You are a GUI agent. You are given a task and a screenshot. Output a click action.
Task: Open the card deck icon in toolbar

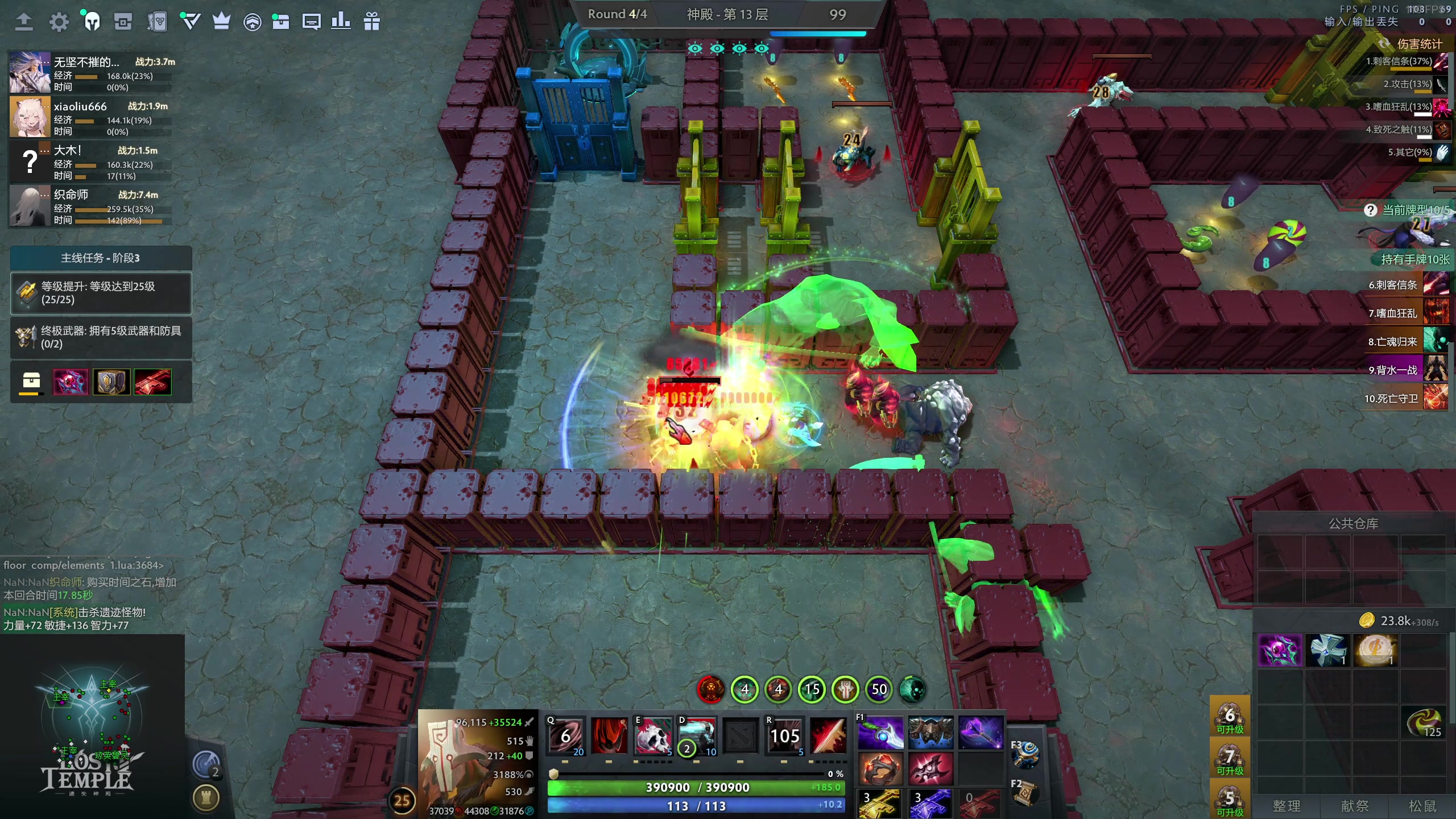pos(156,22)
